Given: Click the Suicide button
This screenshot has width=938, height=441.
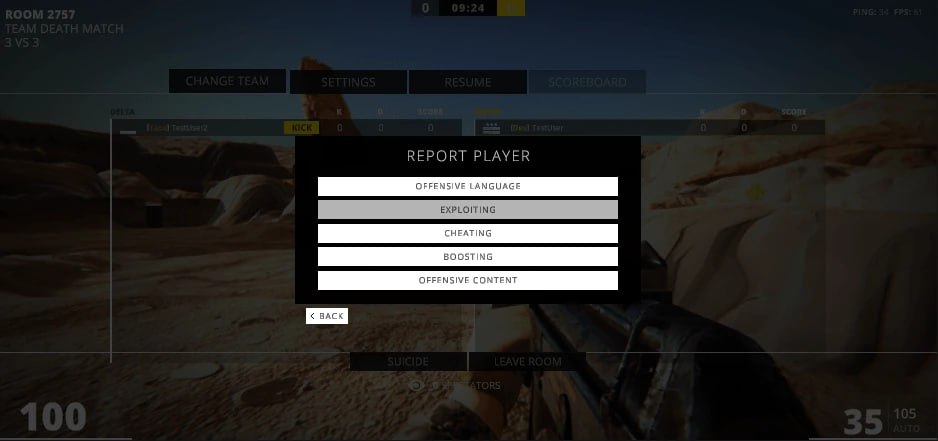Looking at the screenshot, I should click(x=408, y=361).
